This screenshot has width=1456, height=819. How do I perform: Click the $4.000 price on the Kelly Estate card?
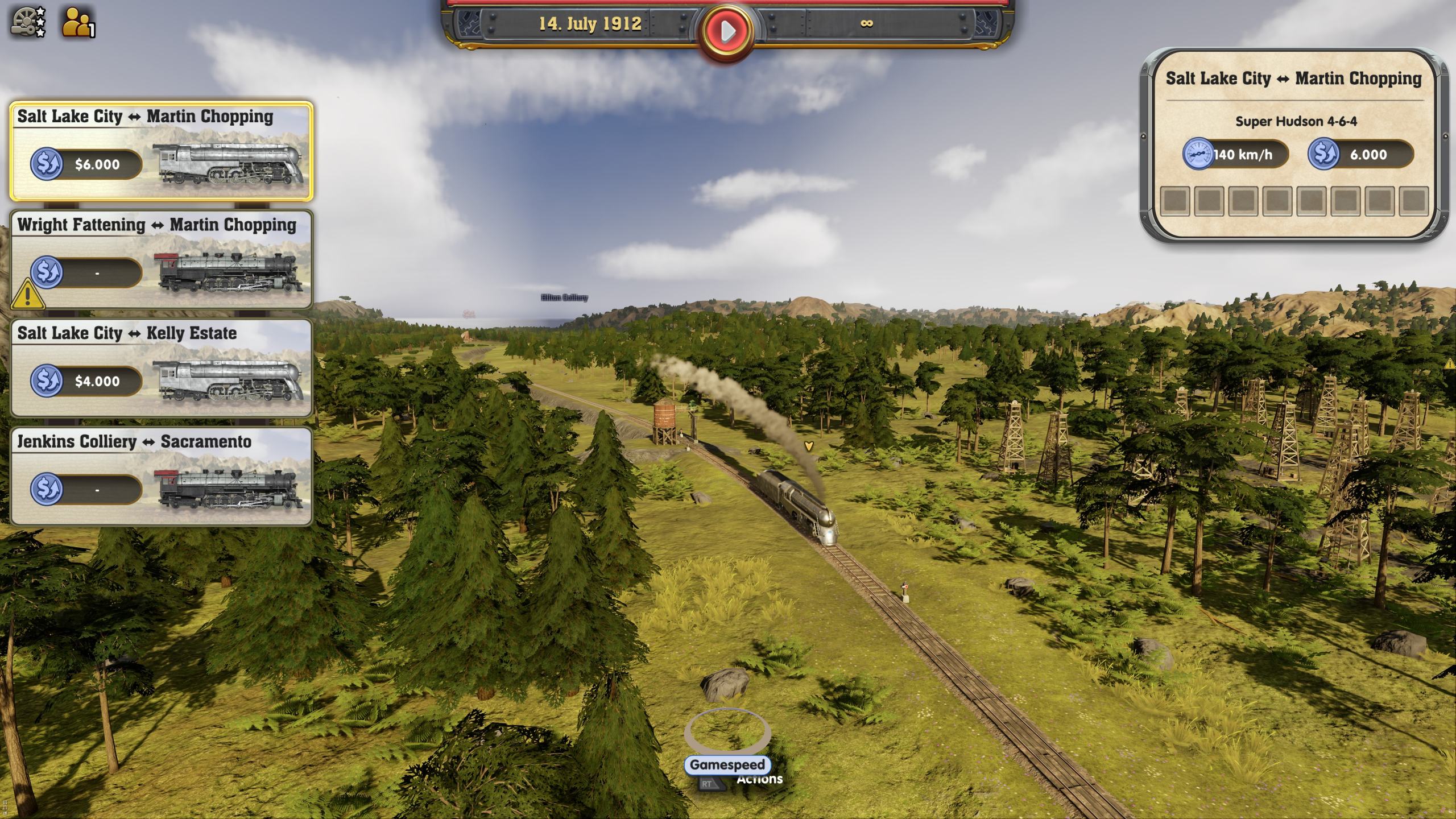[x=97, y=382]
